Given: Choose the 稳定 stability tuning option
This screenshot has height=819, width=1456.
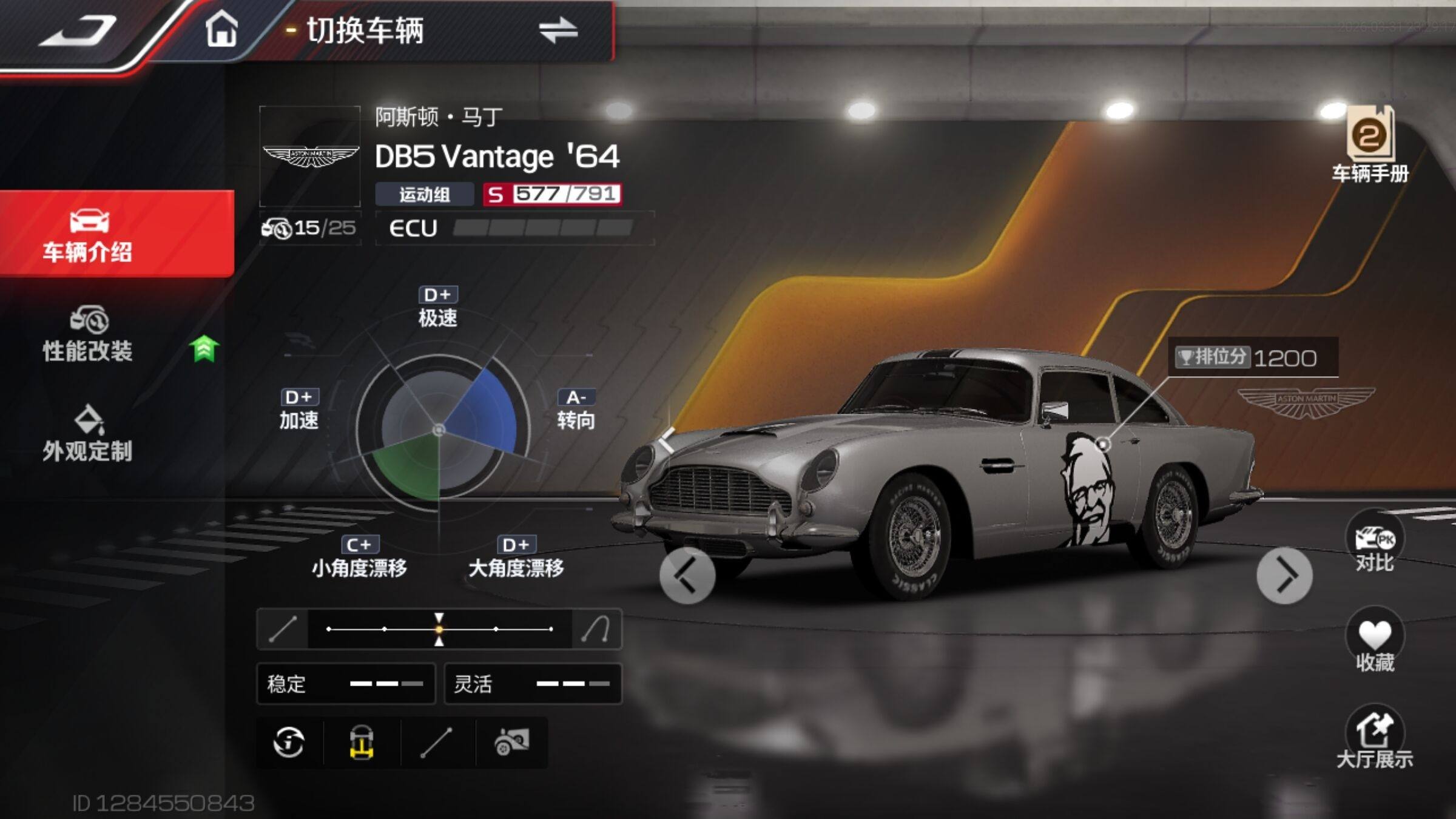Looking at the screenshot, I should (x=346, y=684).
